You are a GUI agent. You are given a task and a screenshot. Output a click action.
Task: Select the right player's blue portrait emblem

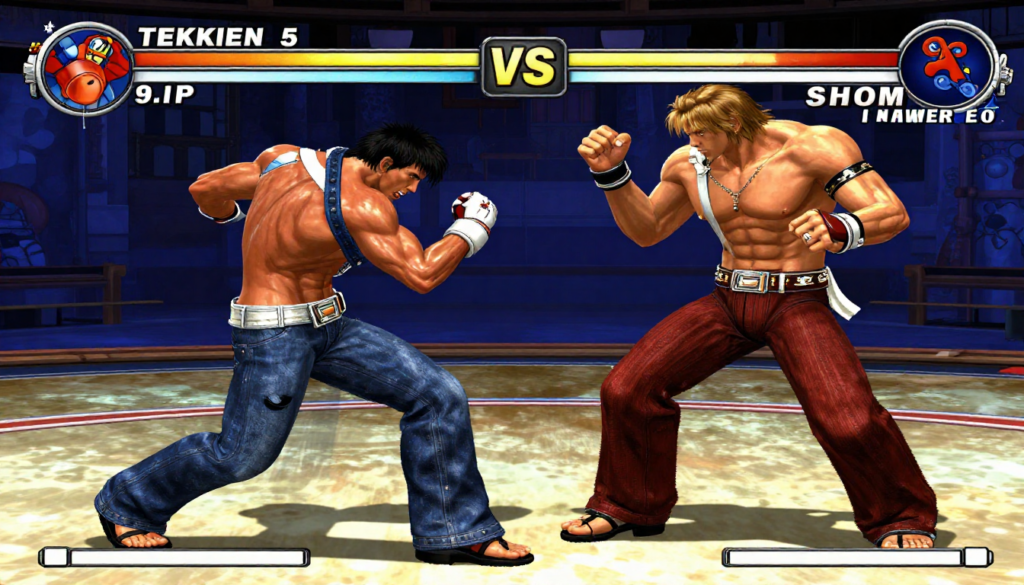(947, 66)
